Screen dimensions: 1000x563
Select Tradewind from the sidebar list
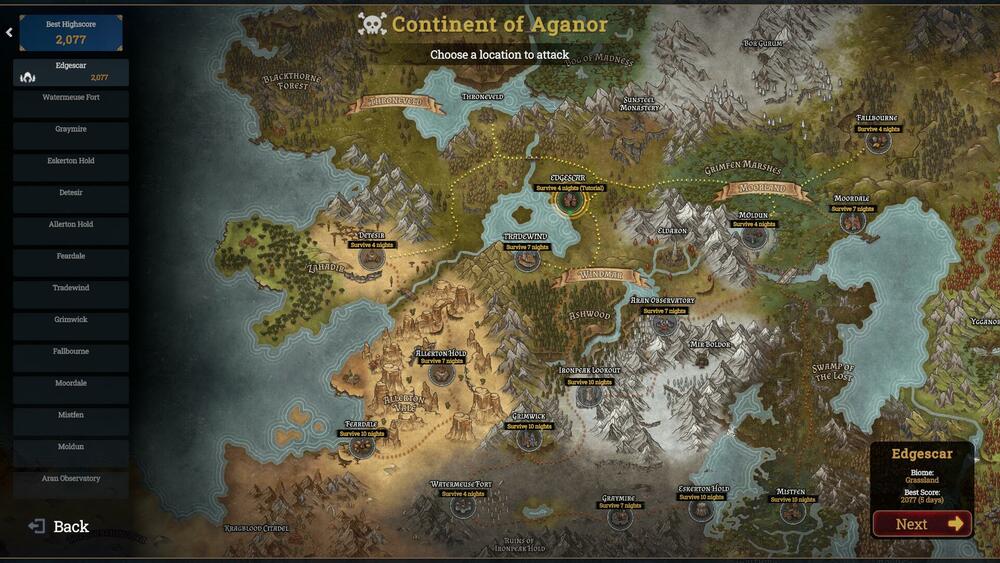[71, 288]
